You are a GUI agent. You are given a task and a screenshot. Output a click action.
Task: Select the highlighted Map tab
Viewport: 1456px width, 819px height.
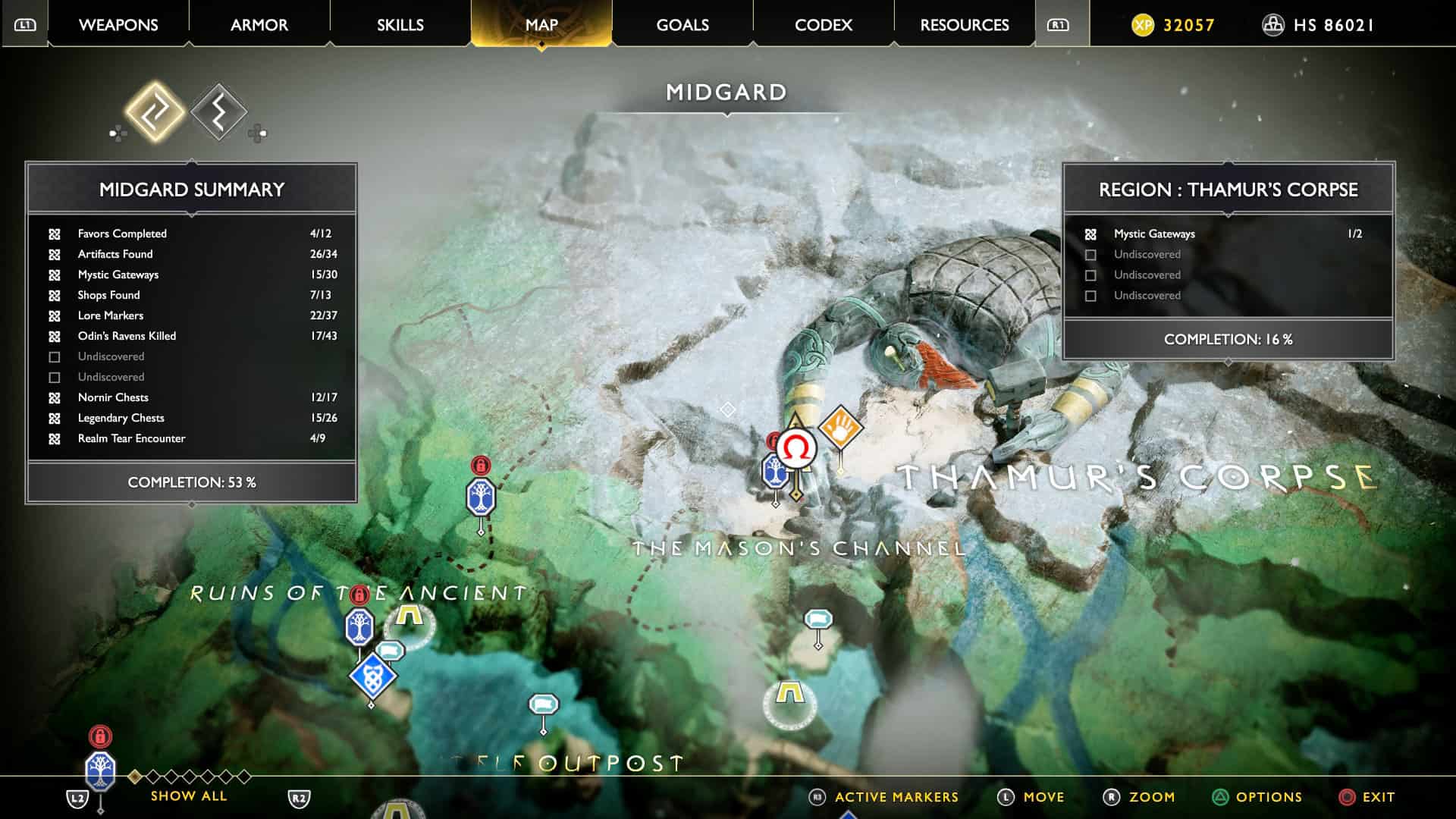(541, 25)
